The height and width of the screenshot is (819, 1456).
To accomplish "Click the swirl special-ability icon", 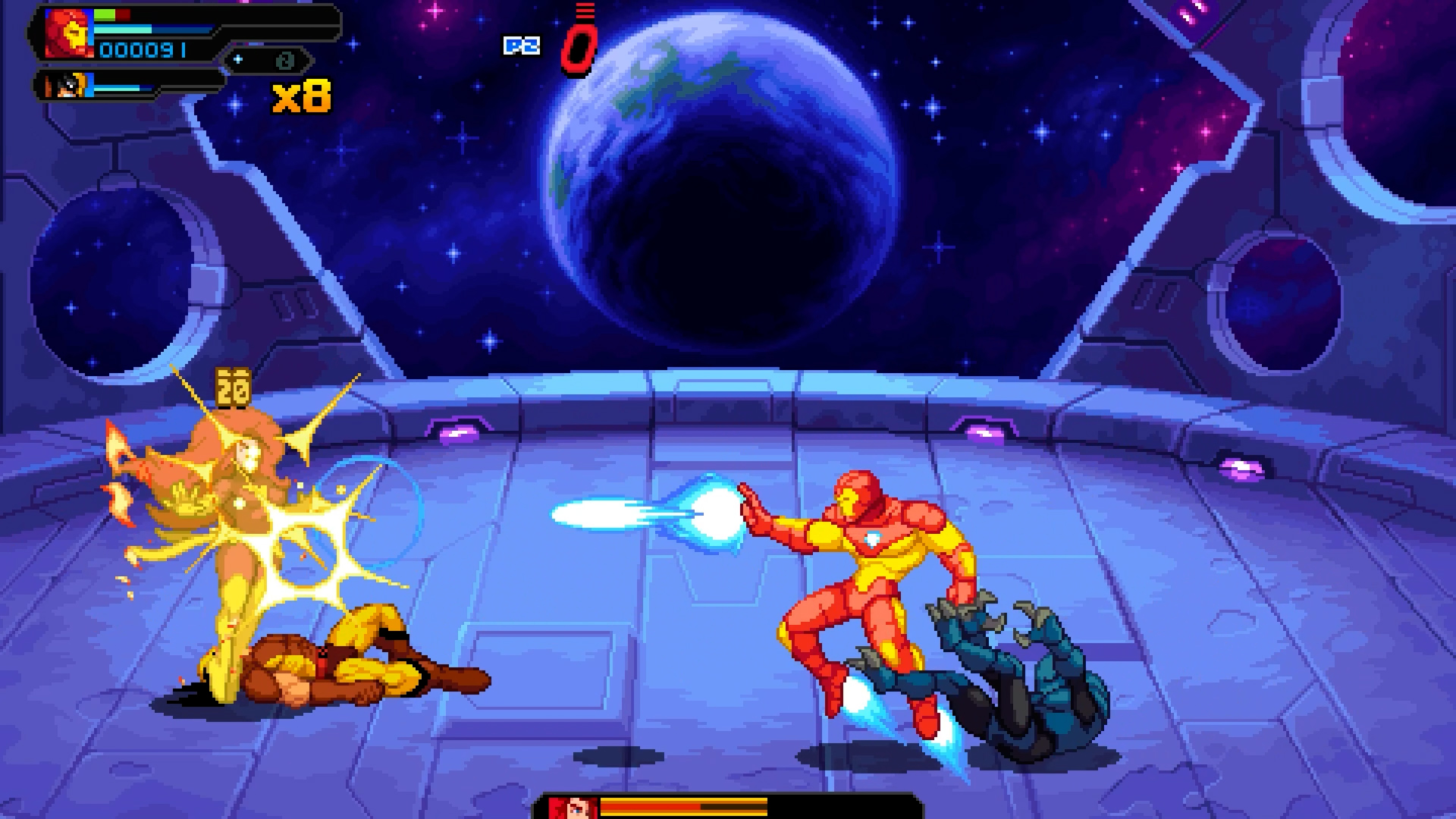I will coord(286,60).
